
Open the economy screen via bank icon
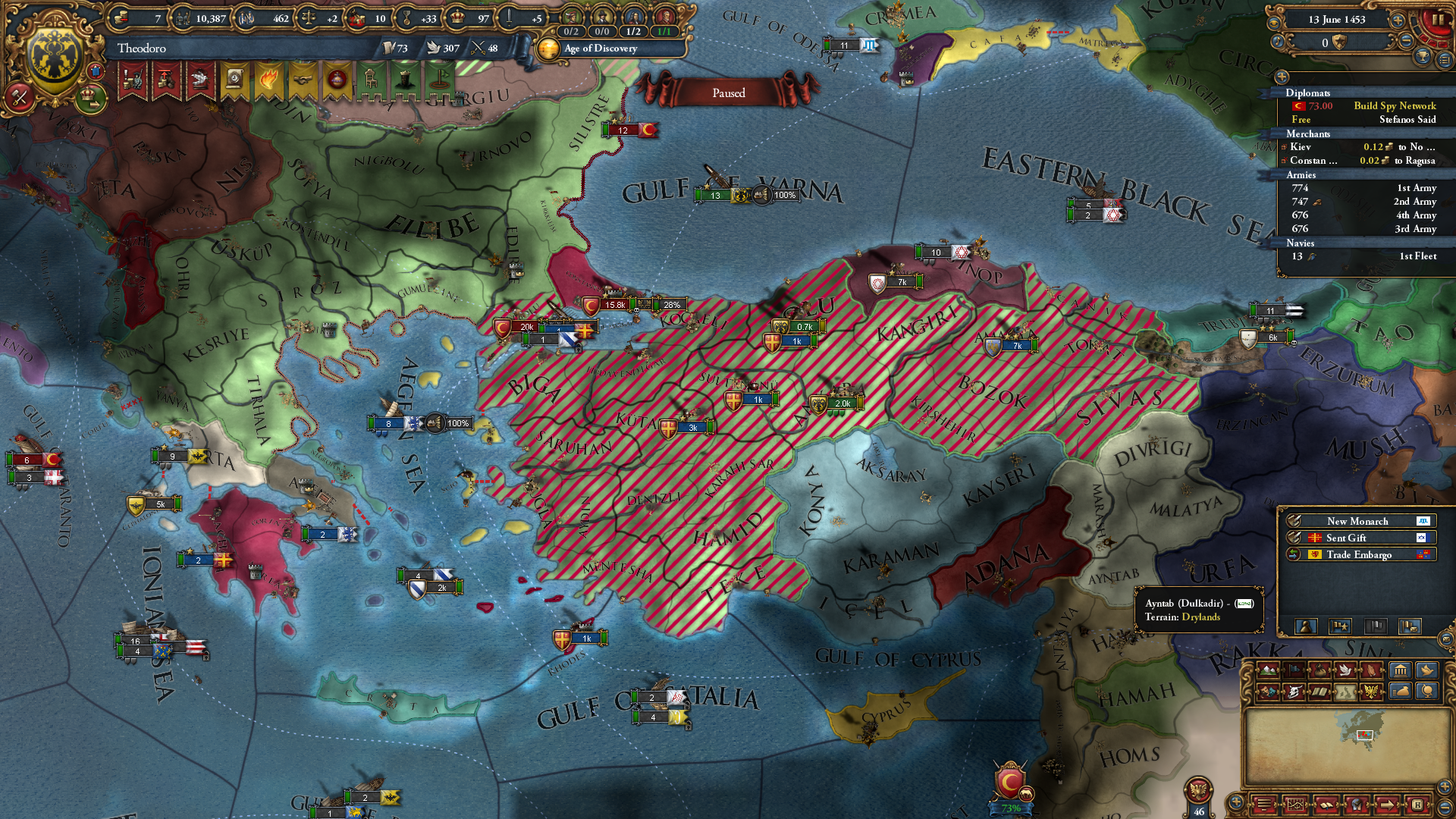click(1401, 671)
